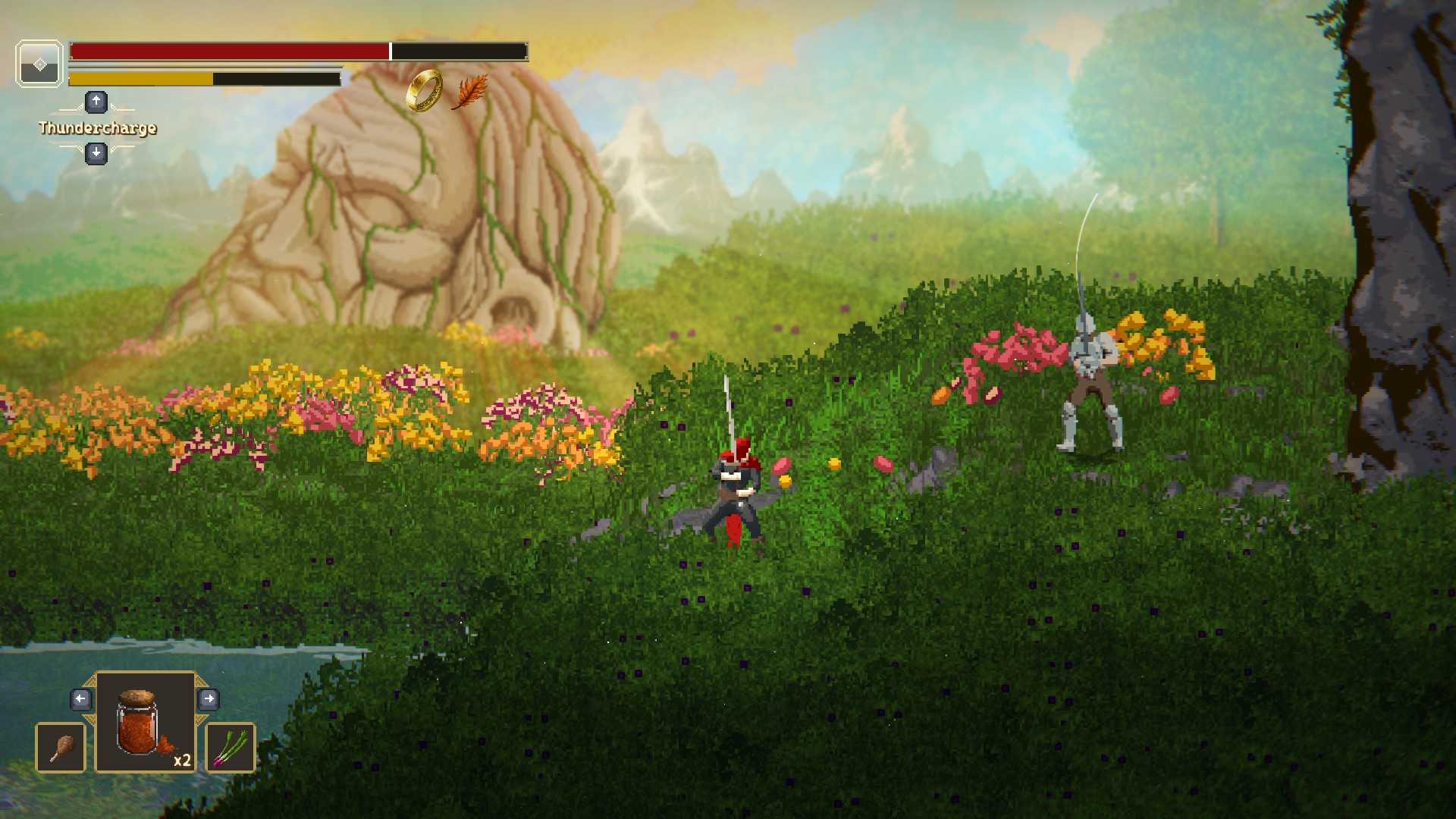Select the red spice jar item slot
The width and height of the screenshot is (1456, 819).
(x=146, y=722)
